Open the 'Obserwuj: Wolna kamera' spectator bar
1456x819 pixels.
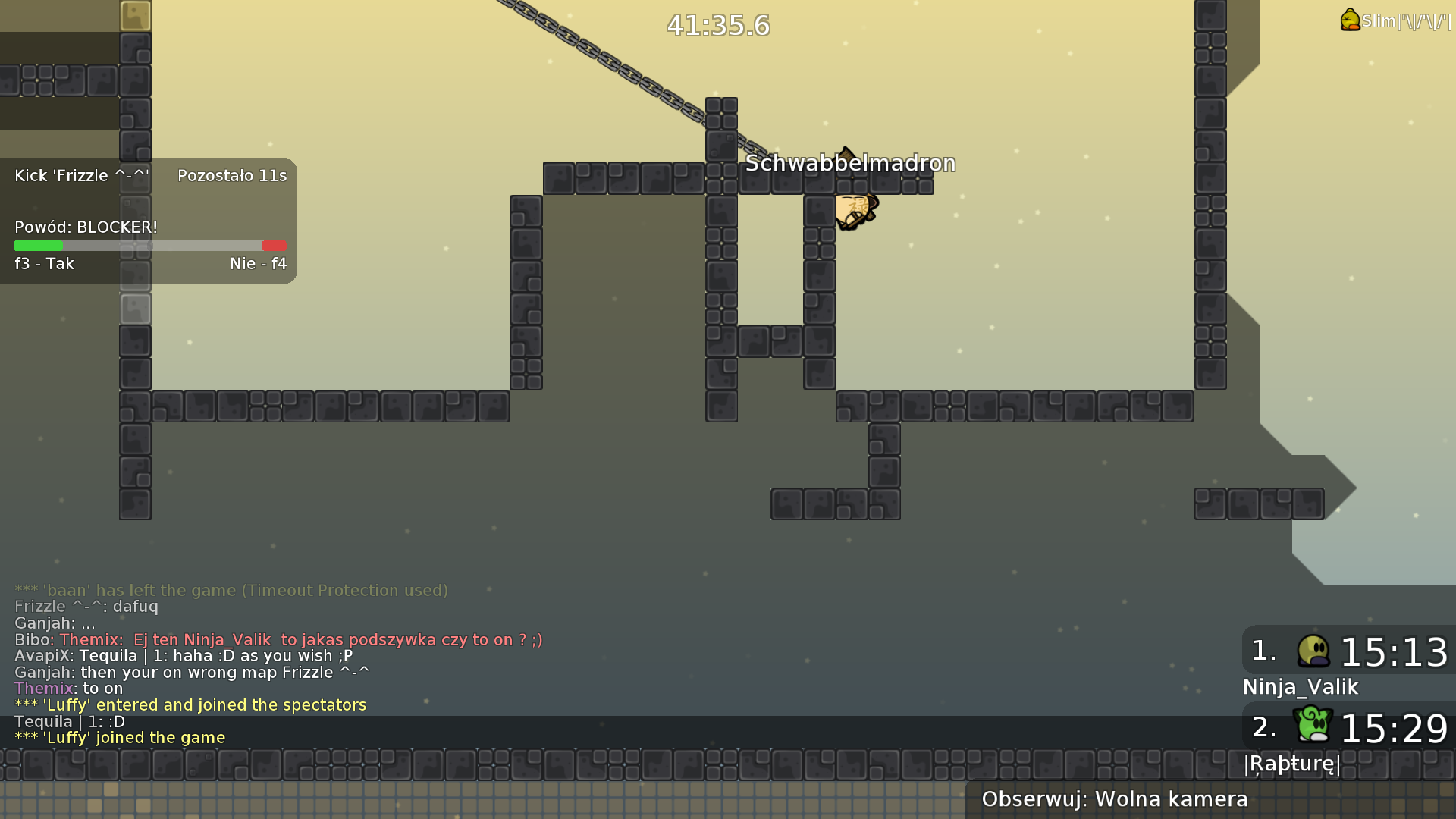(x=1115, y=799)
